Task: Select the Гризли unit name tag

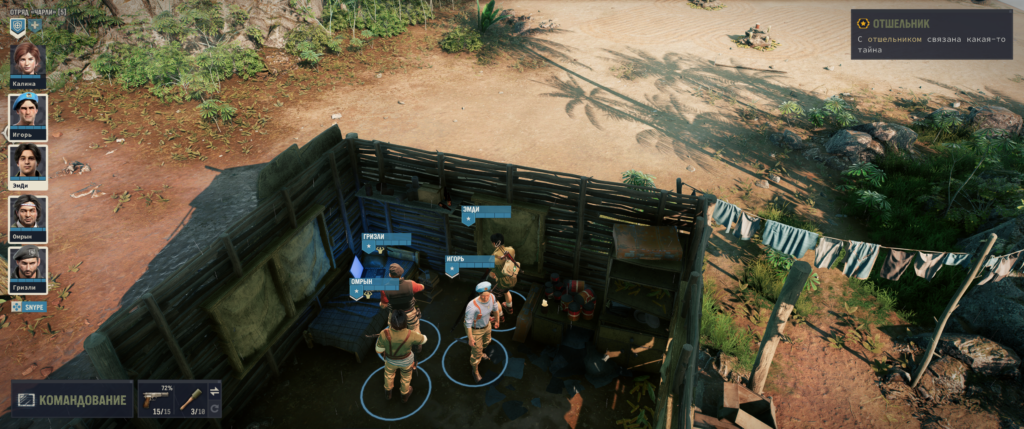Action: coord(385,240)
